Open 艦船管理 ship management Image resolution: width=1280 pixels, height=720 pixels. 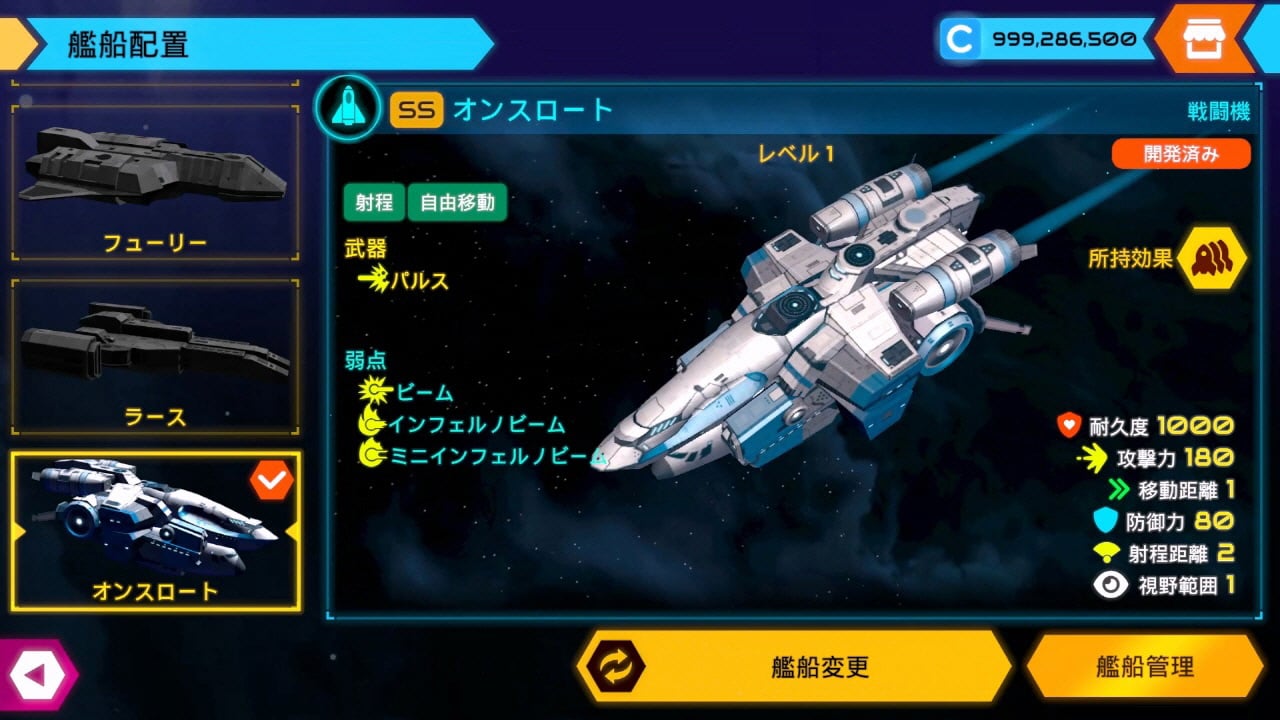pos(1144,667)
